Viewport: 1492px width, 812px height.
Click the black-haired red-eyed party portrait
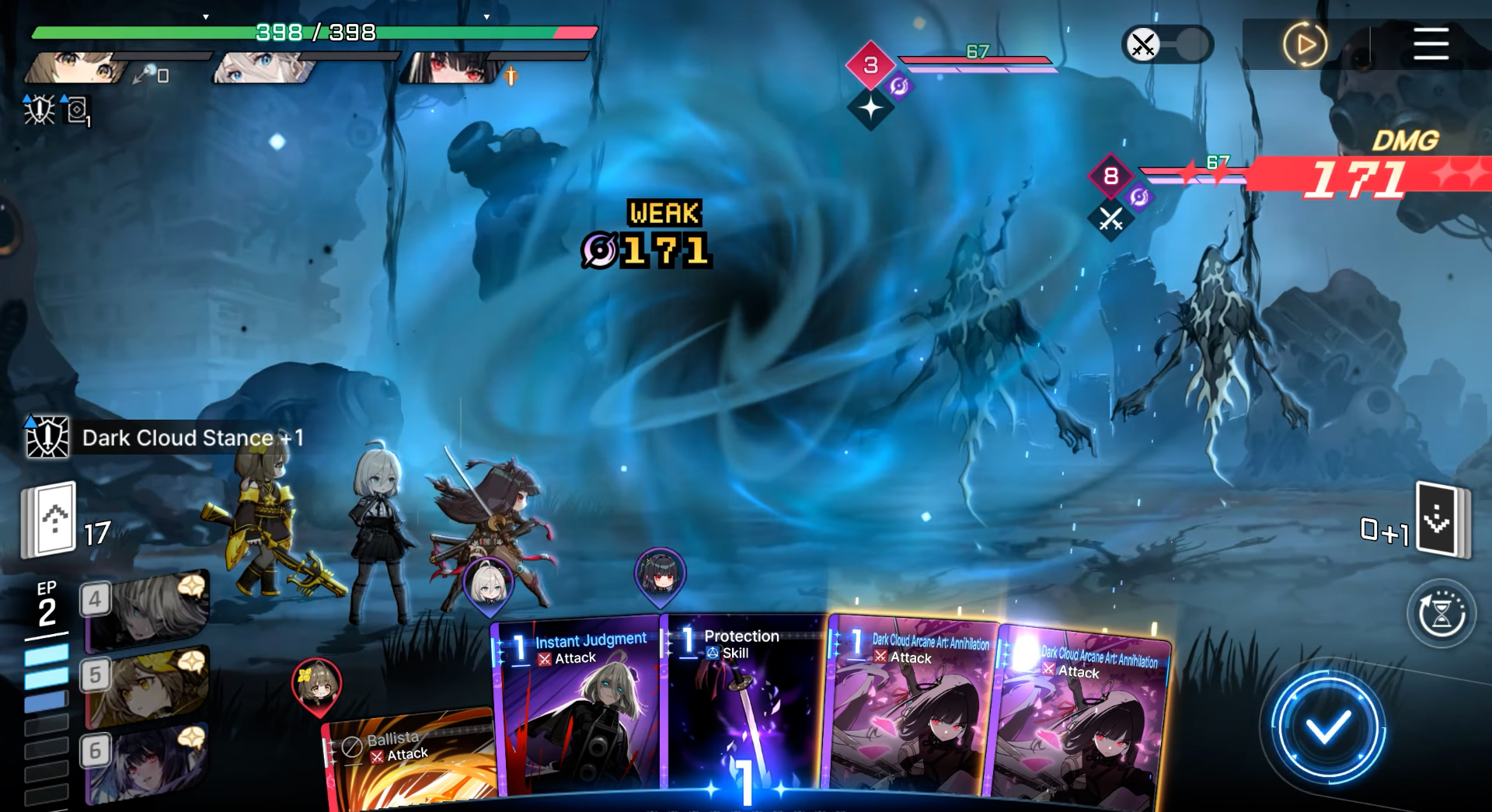click(x=451, y=68)
